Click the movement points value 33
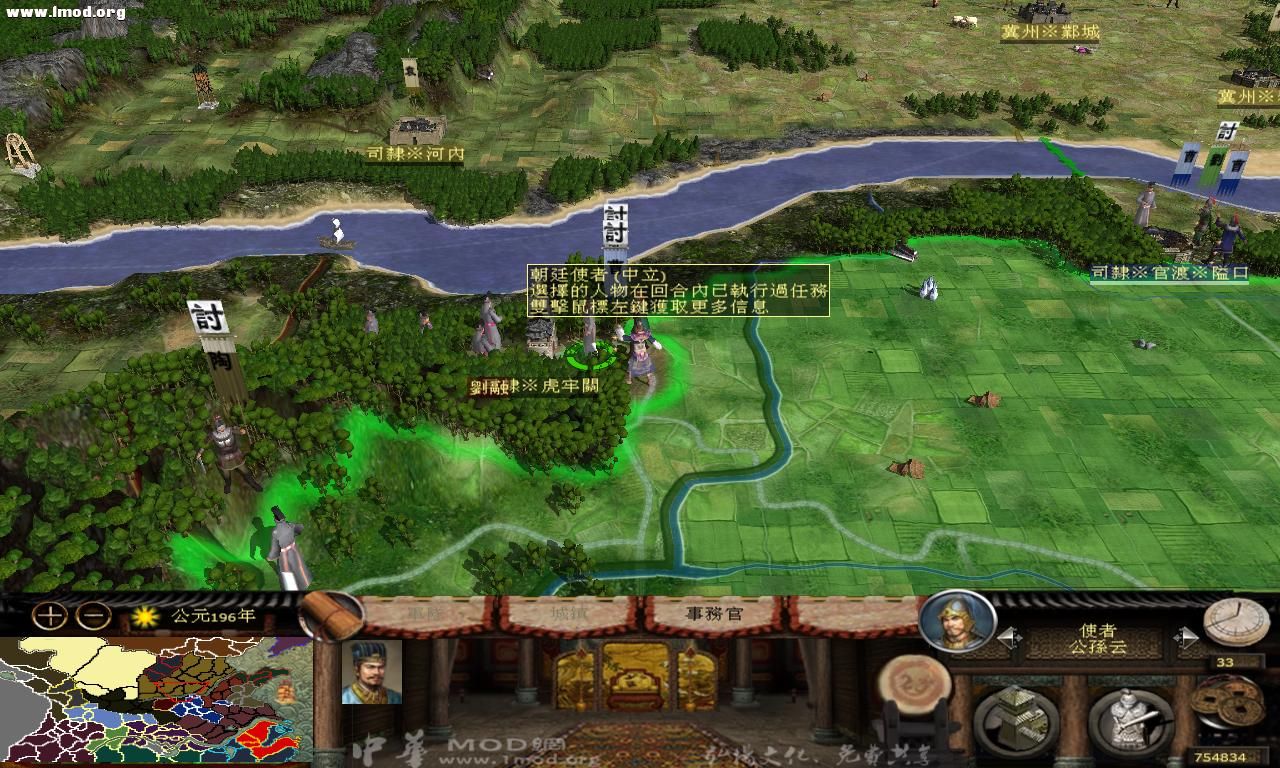This screenshot has width=1280, height=768. [x=1224, y=662]
